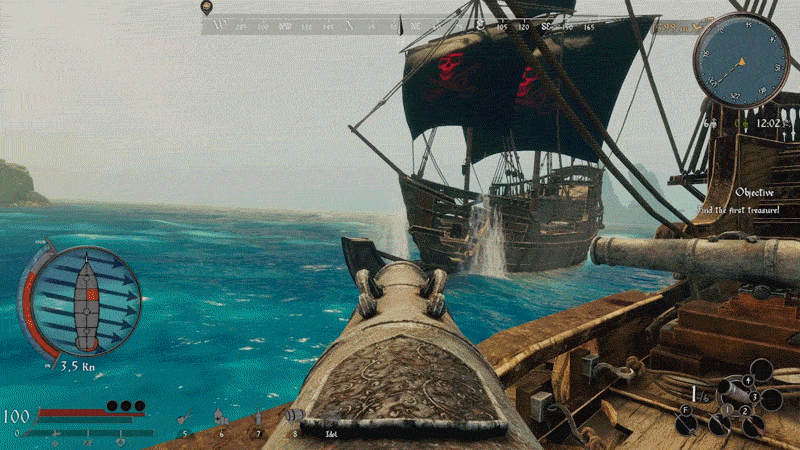The height and width of the screenshot is (450, 800).
Task: Click the map pin marker above the compass
Action: (206, 8)
